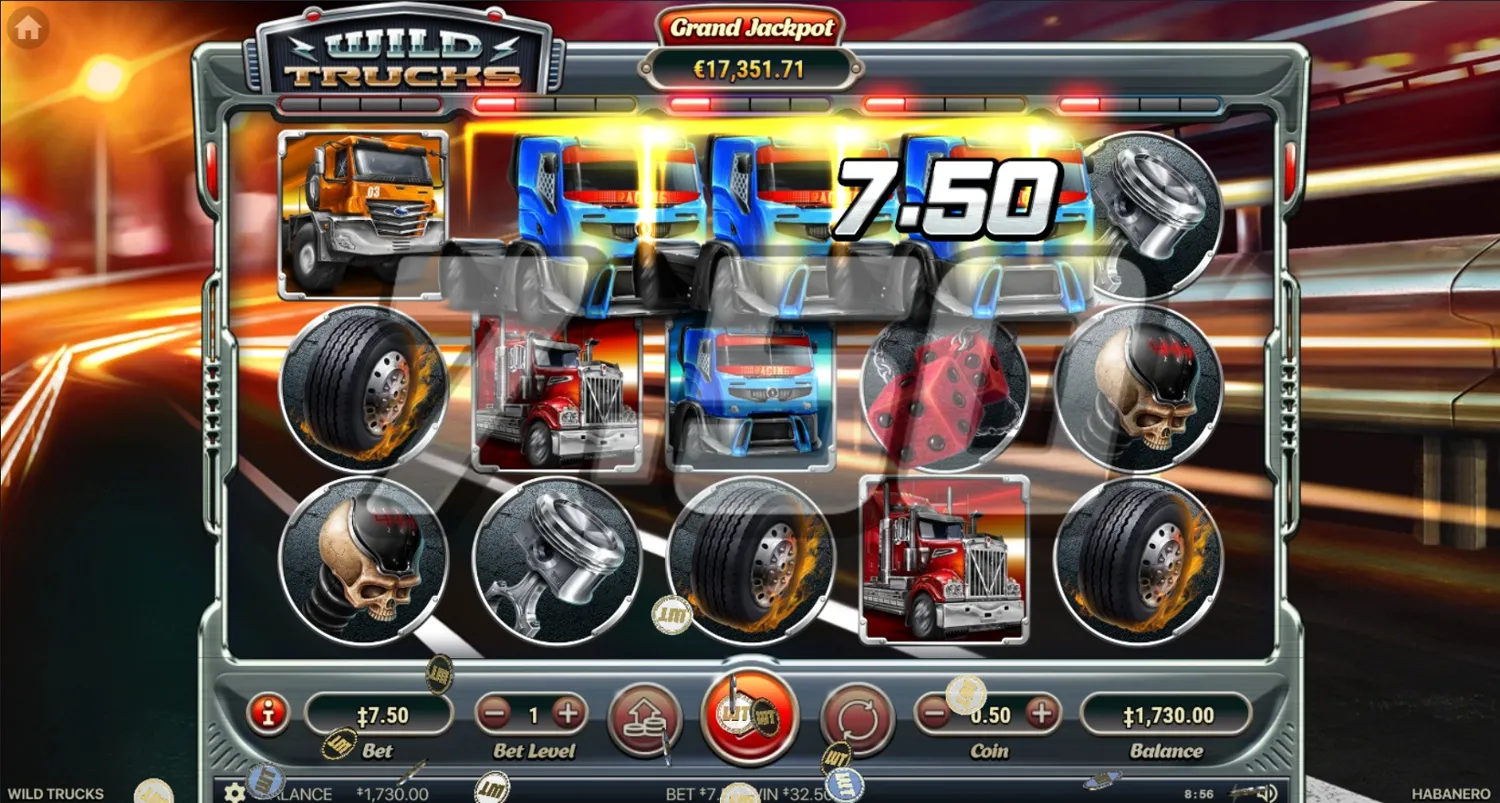Open the game info 'i' button
This screenshot has height=803, width=1500.
tap(267, 714)
